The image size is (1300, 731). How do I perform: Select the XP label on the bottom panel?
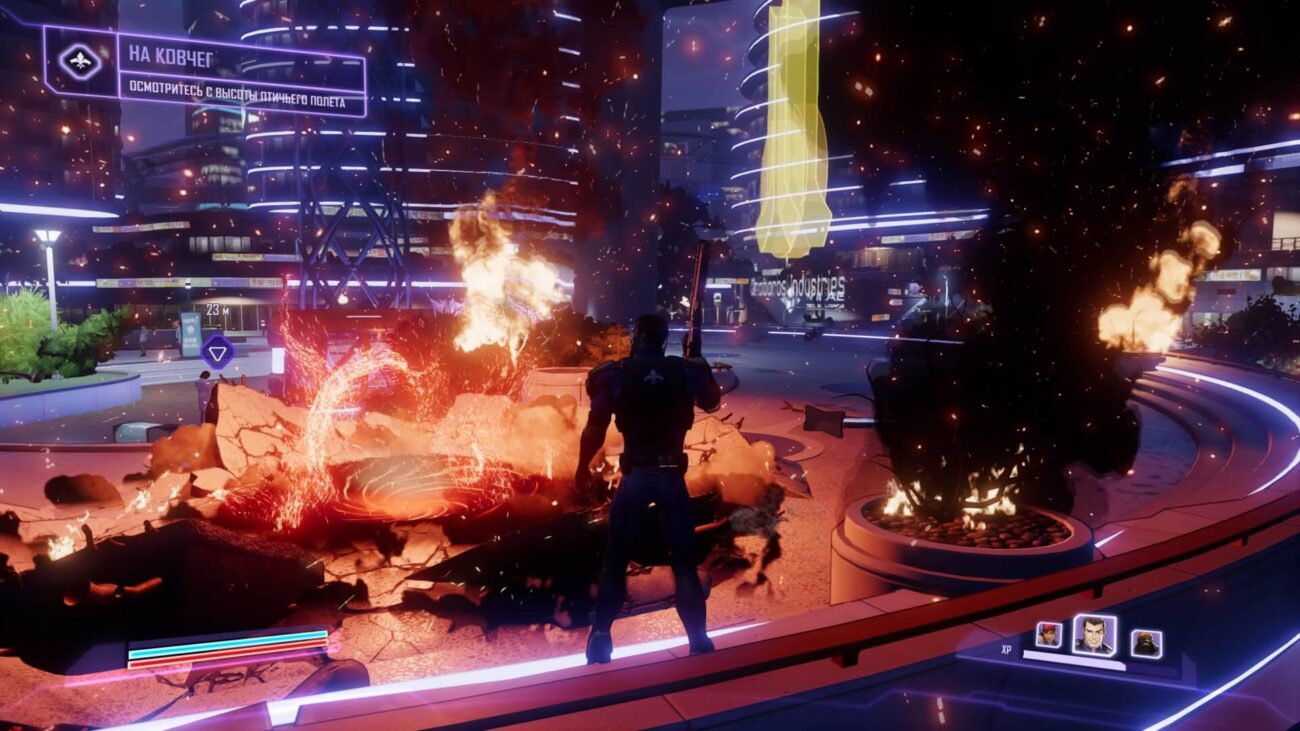[1006, 650]
